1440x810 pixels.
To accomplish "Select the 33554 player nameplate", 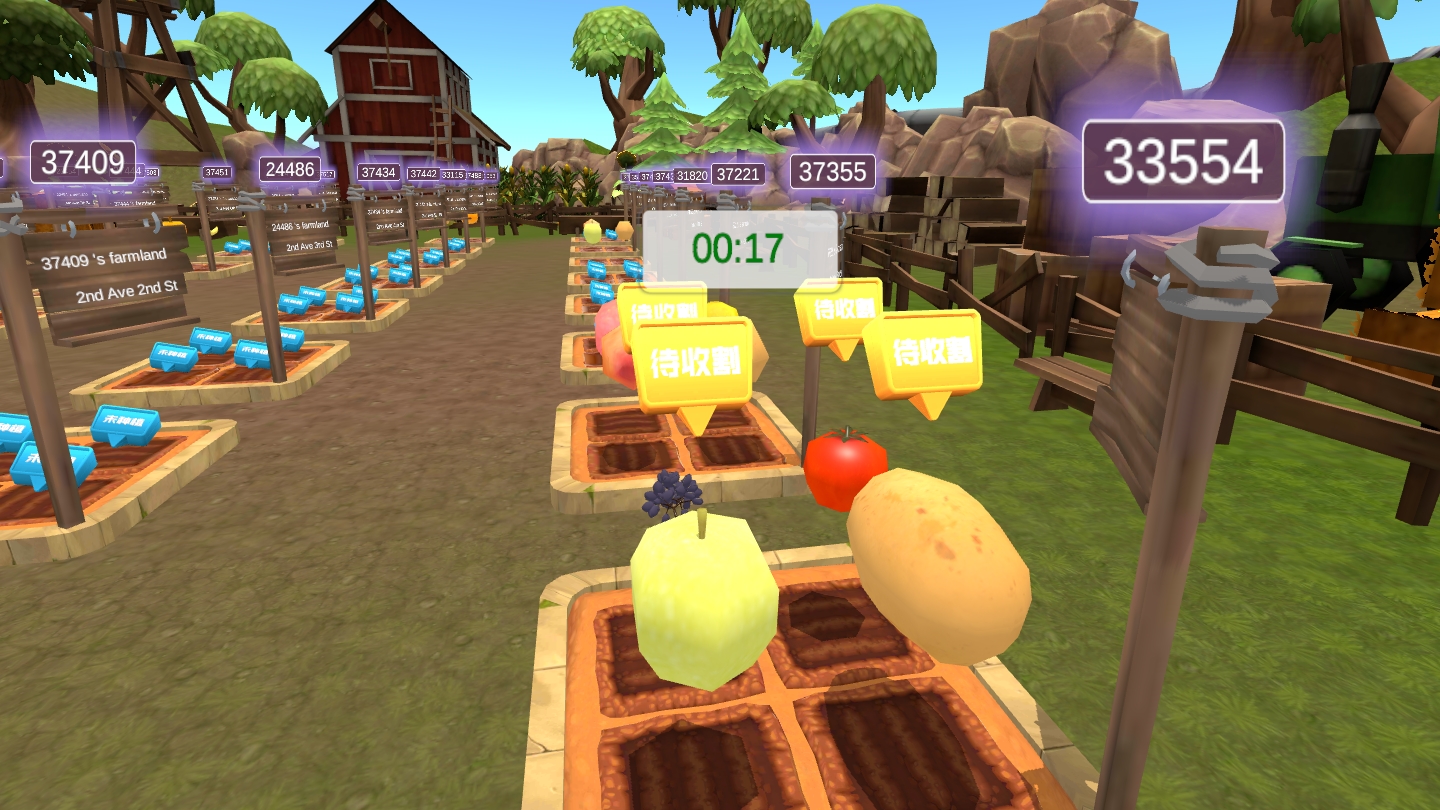I will pyautogui.click(x=1183, y=162).
